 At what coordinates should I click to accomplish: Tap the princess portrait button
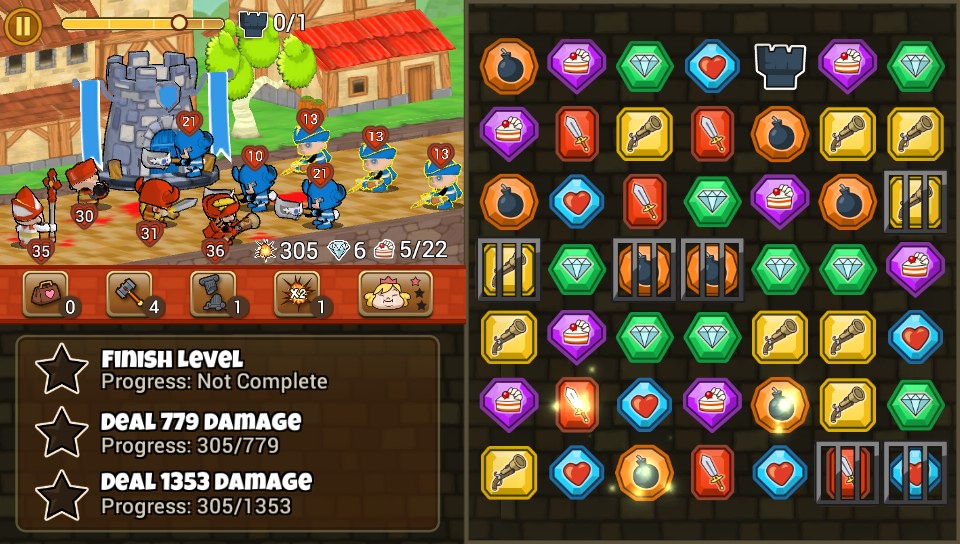pyautogui.click(x=395, y=294)
